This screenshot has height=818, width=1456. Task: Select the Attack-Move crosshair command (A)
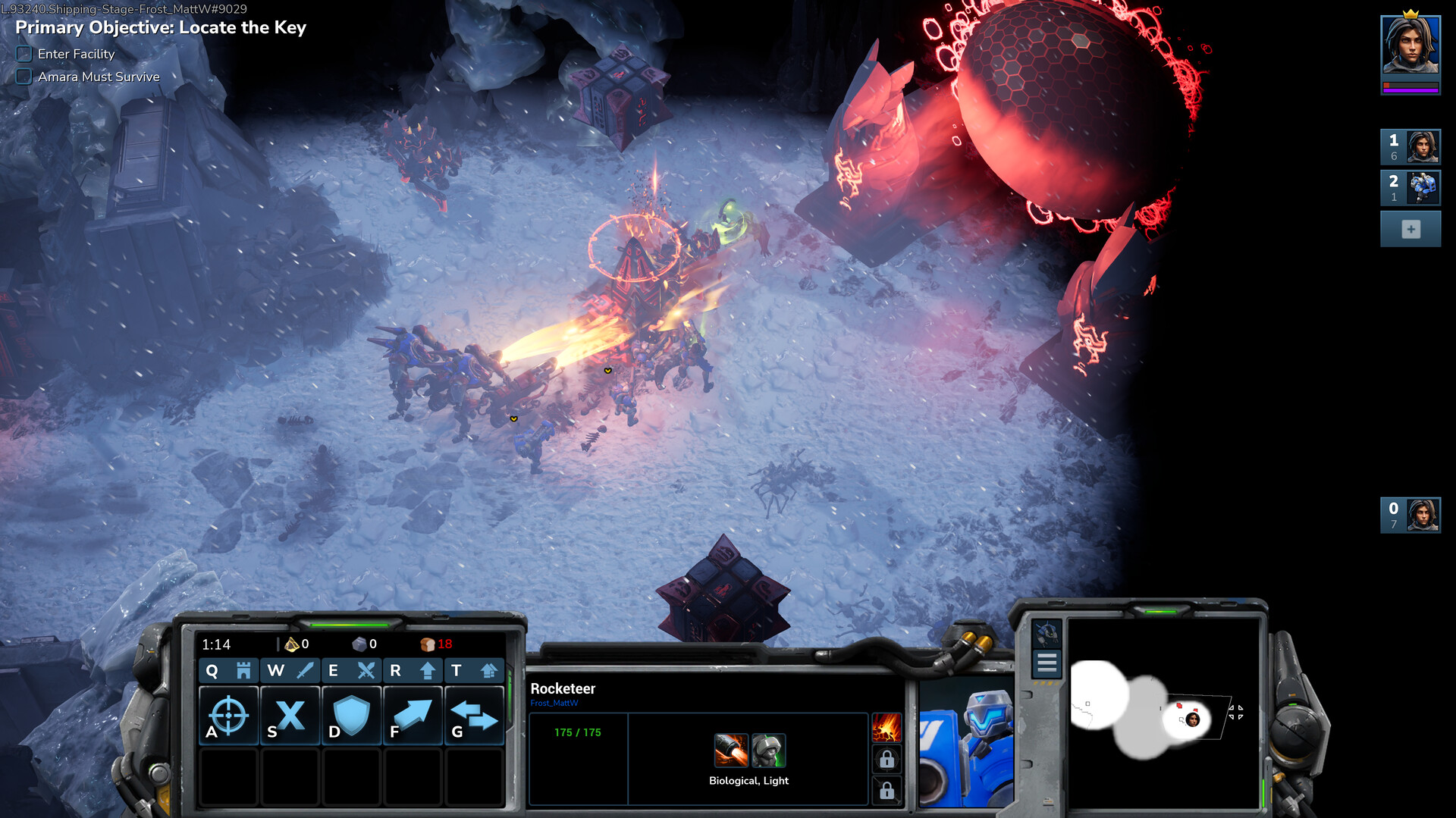227,715
